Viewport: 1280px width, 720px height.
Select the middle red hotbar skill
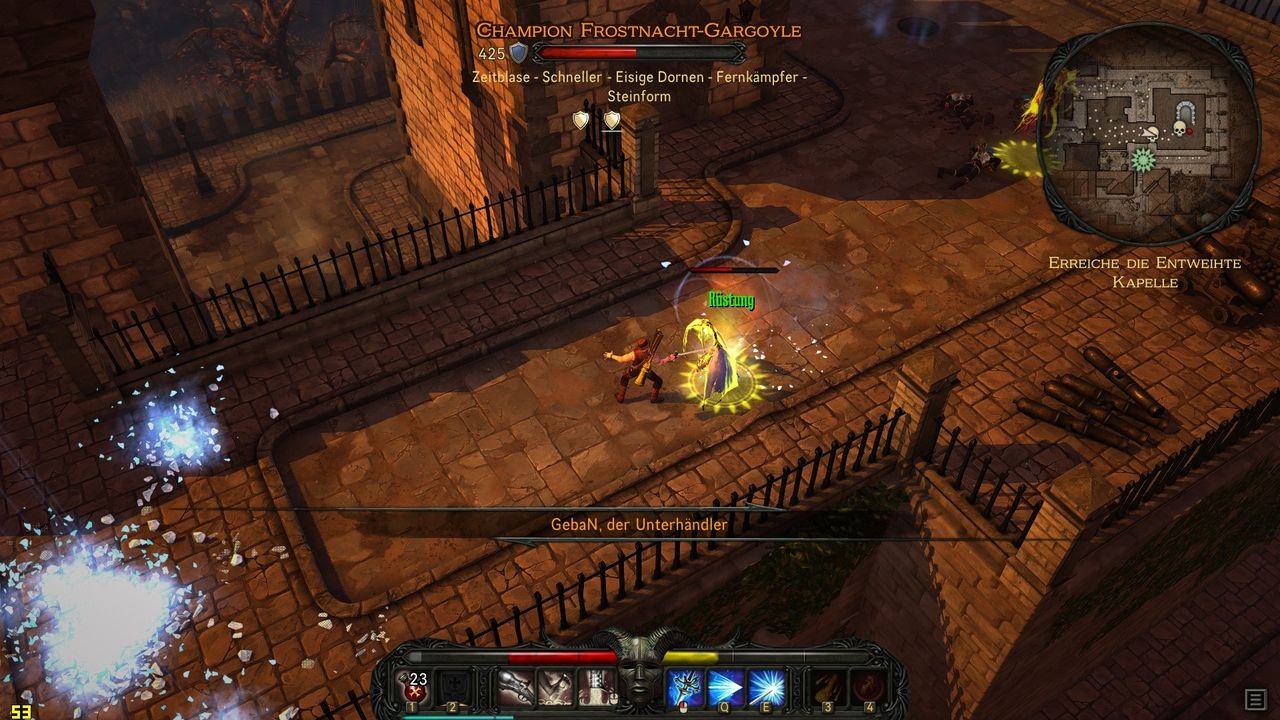(x=555, y=688)
